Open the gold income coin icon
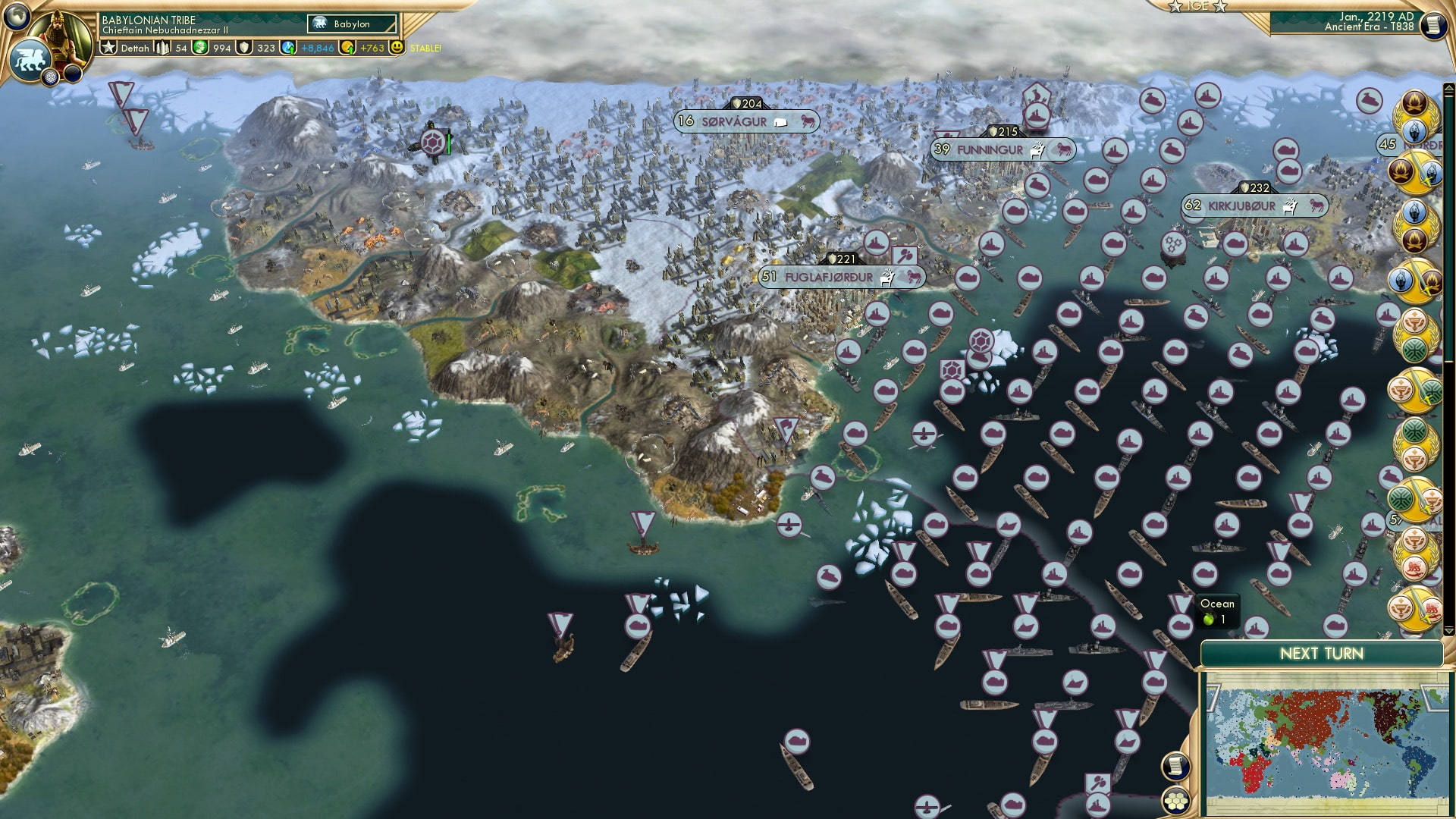The image size is (1456, 819). point(348,48)
